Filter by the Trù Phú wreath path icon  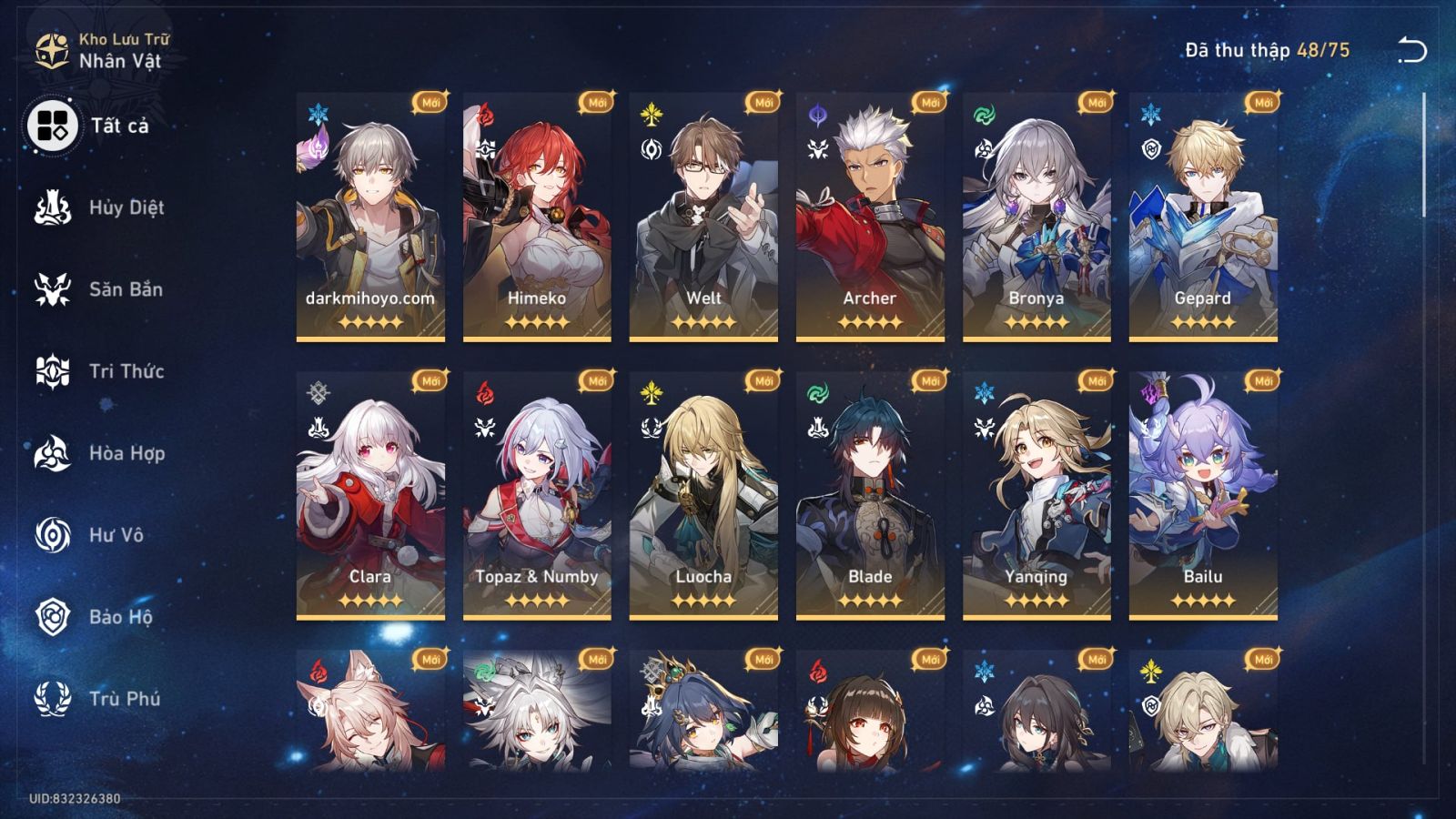click(x=53, y=699)
